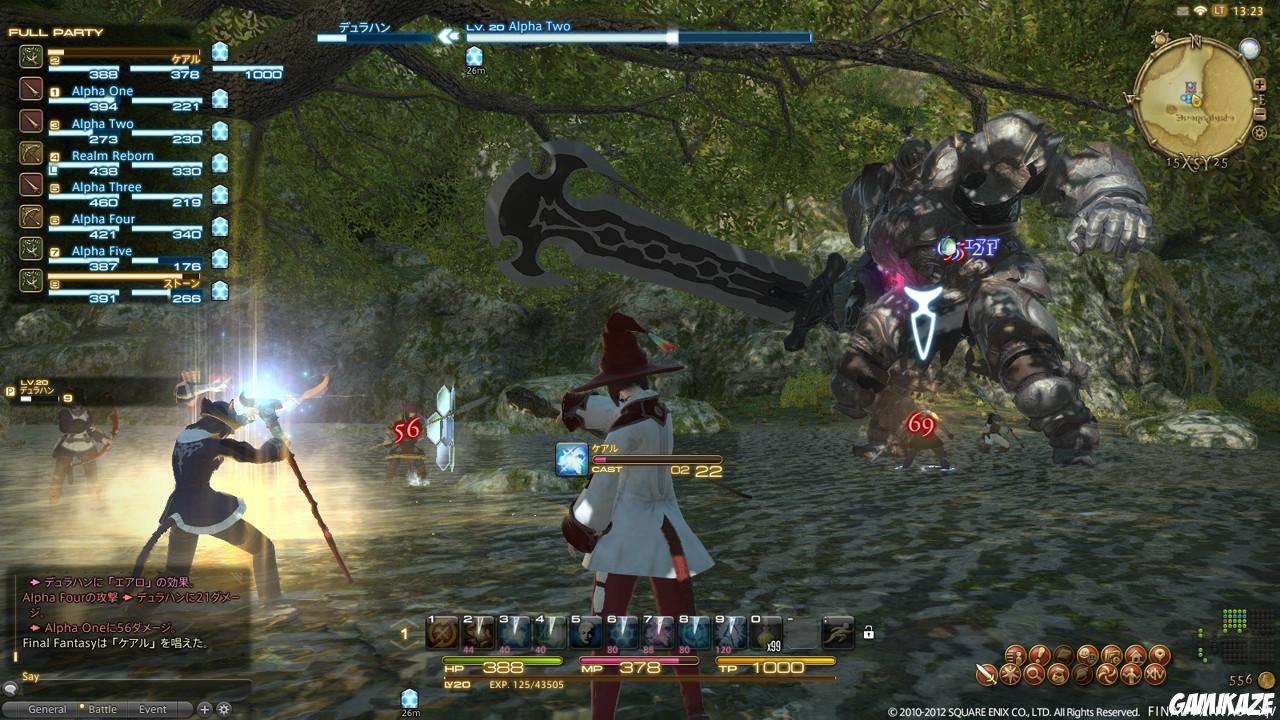Open the system menu via the XIV icon
This screenshot has height=720, width=1280.
(x=1156, y=674)
